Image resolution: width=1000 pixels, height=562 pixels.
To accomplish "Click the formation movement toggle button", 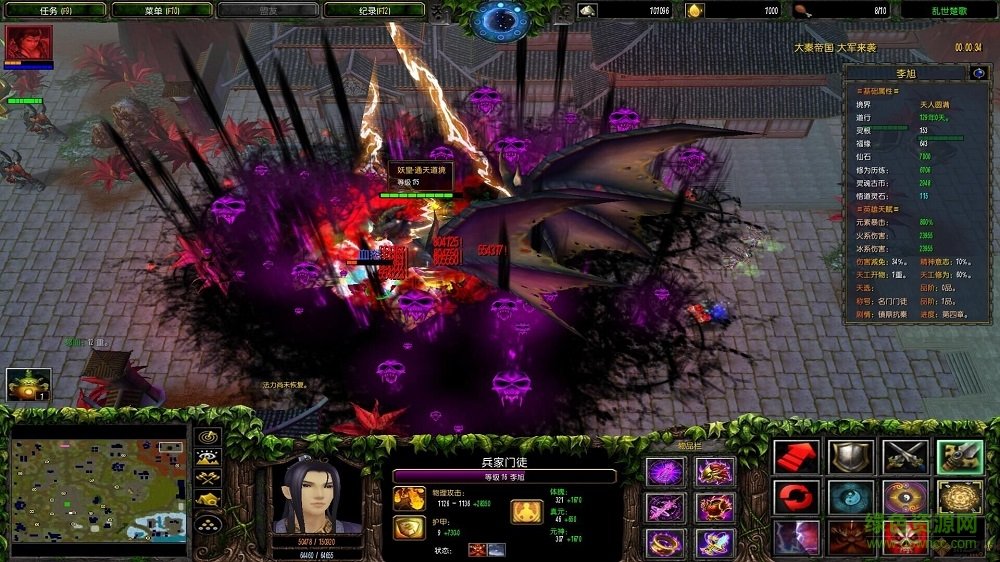I will [208, 521].
